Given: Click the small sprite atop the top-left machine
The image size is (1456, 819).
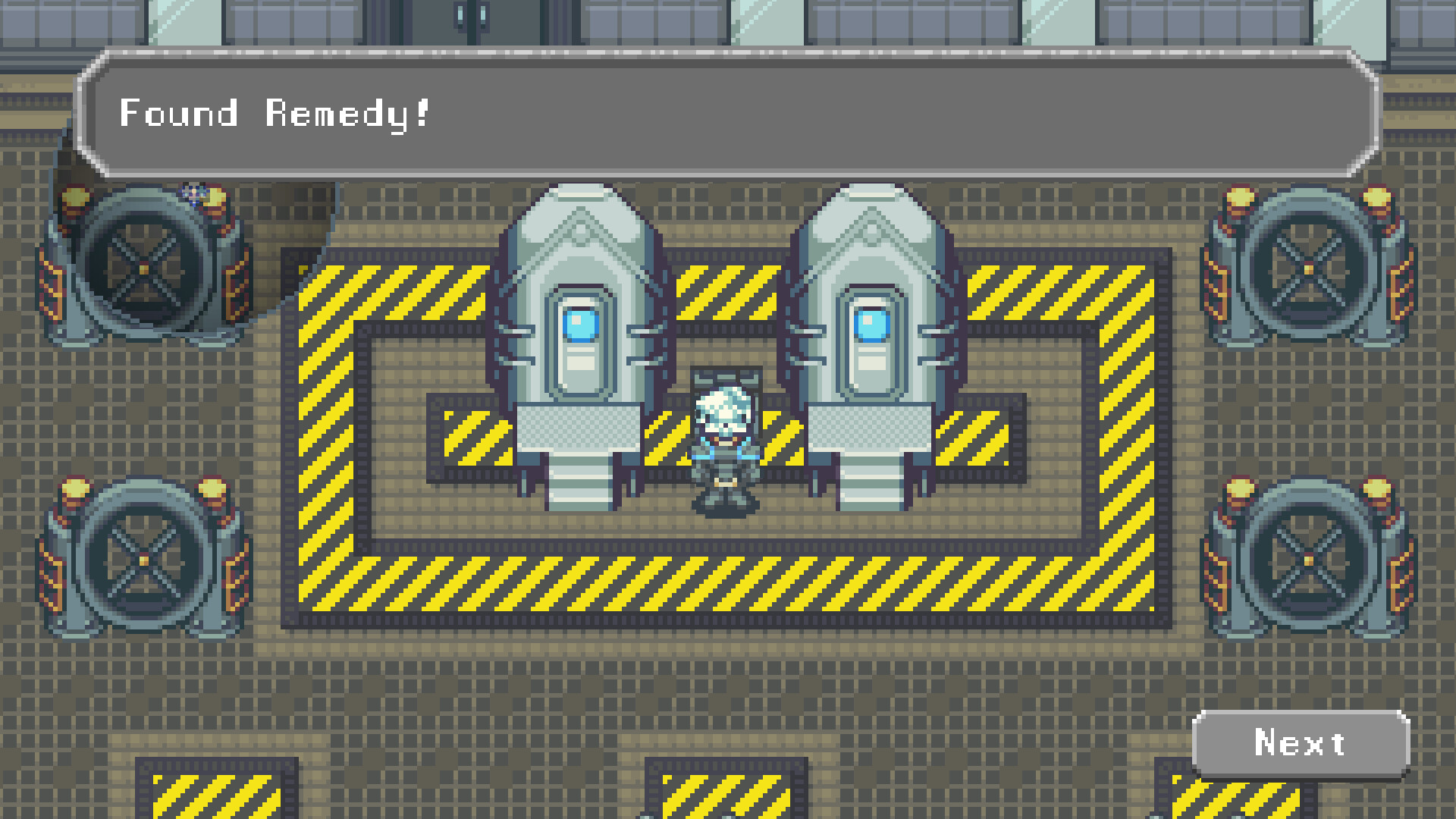Looking at the screenshot, I should (196, 196).
